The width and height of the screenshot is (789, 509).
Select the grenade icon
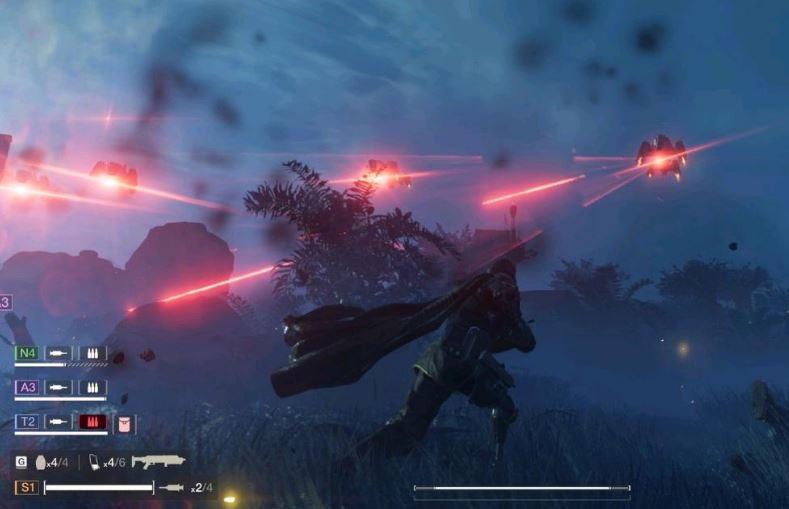pyautogui.click(x=41, y=462)
